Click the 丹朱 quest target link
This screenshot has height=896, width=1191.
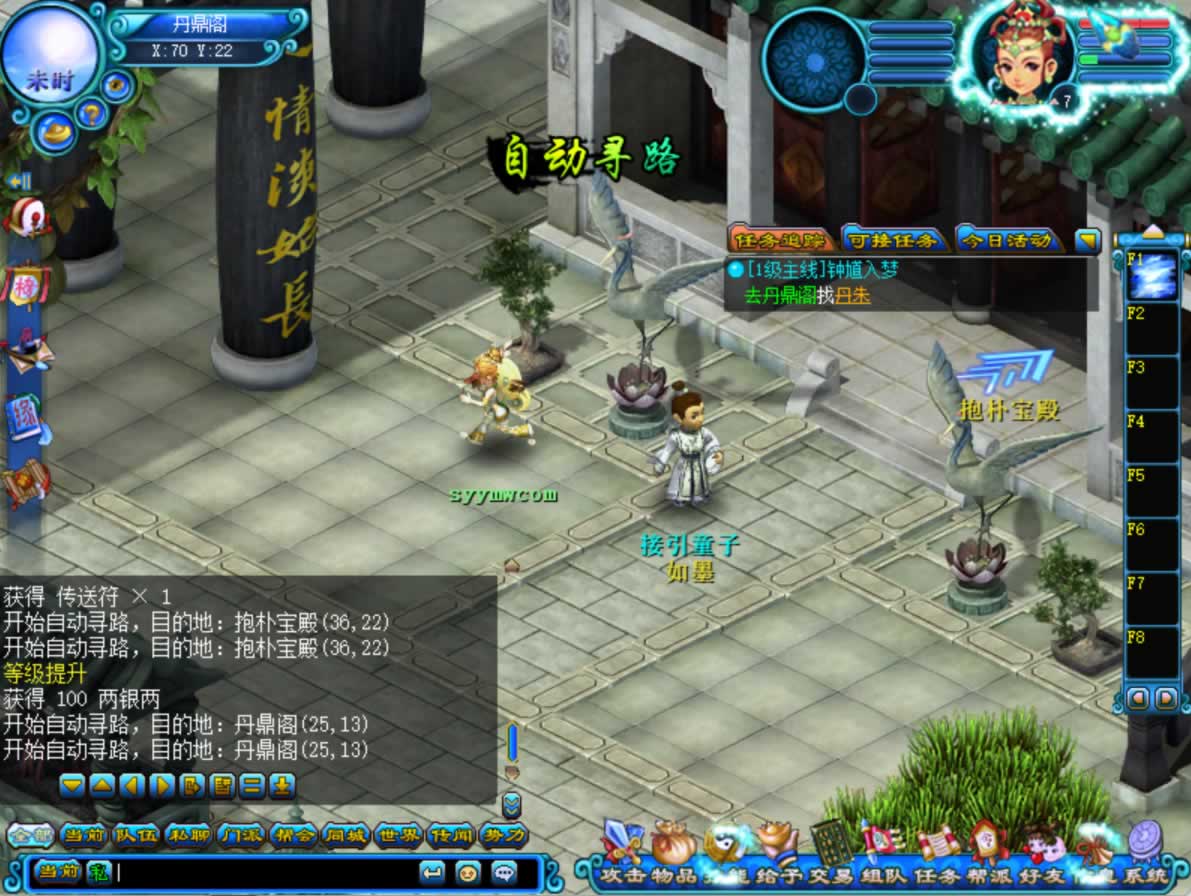(853, 296)
